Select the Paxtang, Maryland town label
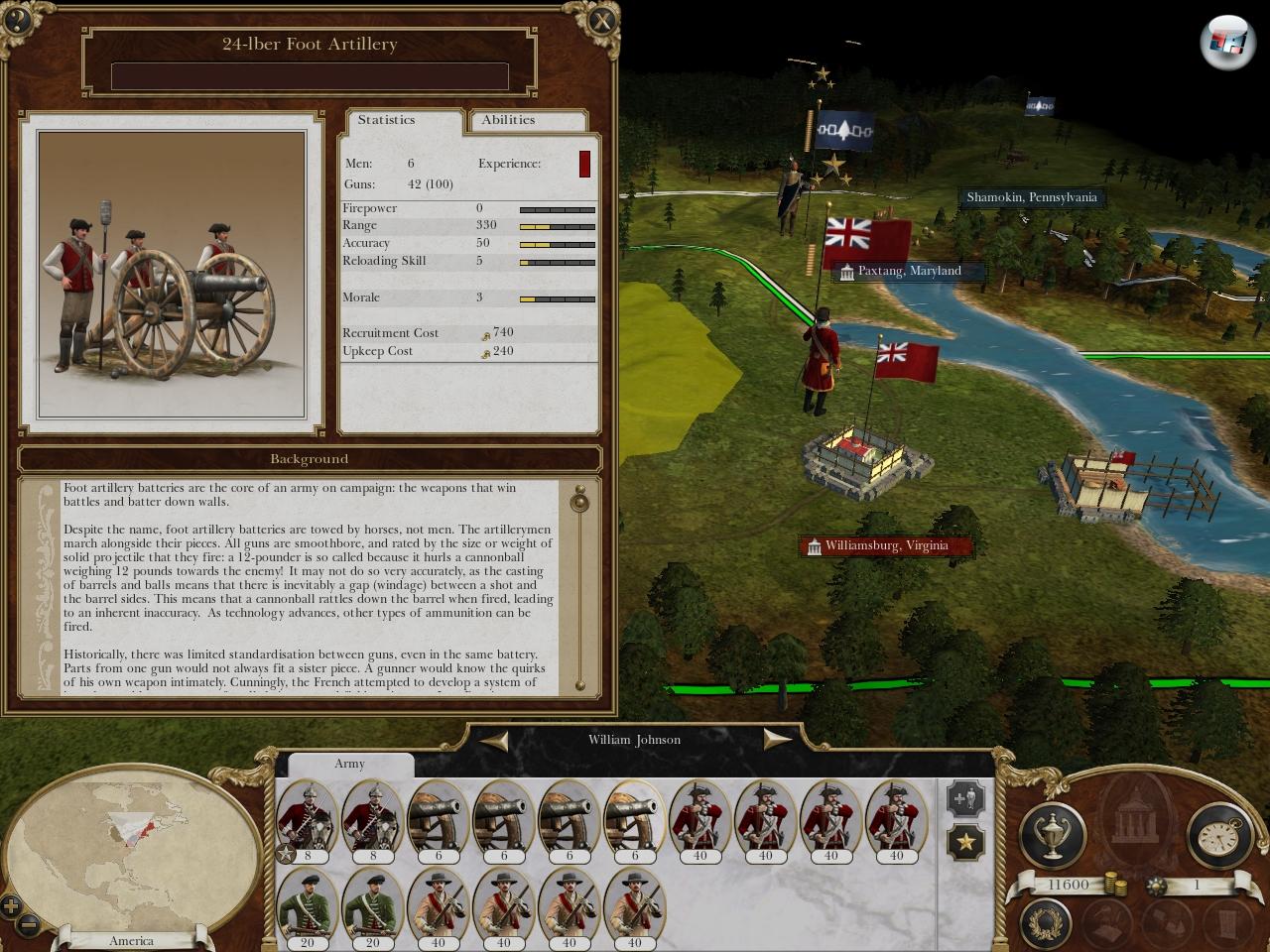Viewport: 1270px width, 952px height. pyautogui.click(x=909, y=271)
